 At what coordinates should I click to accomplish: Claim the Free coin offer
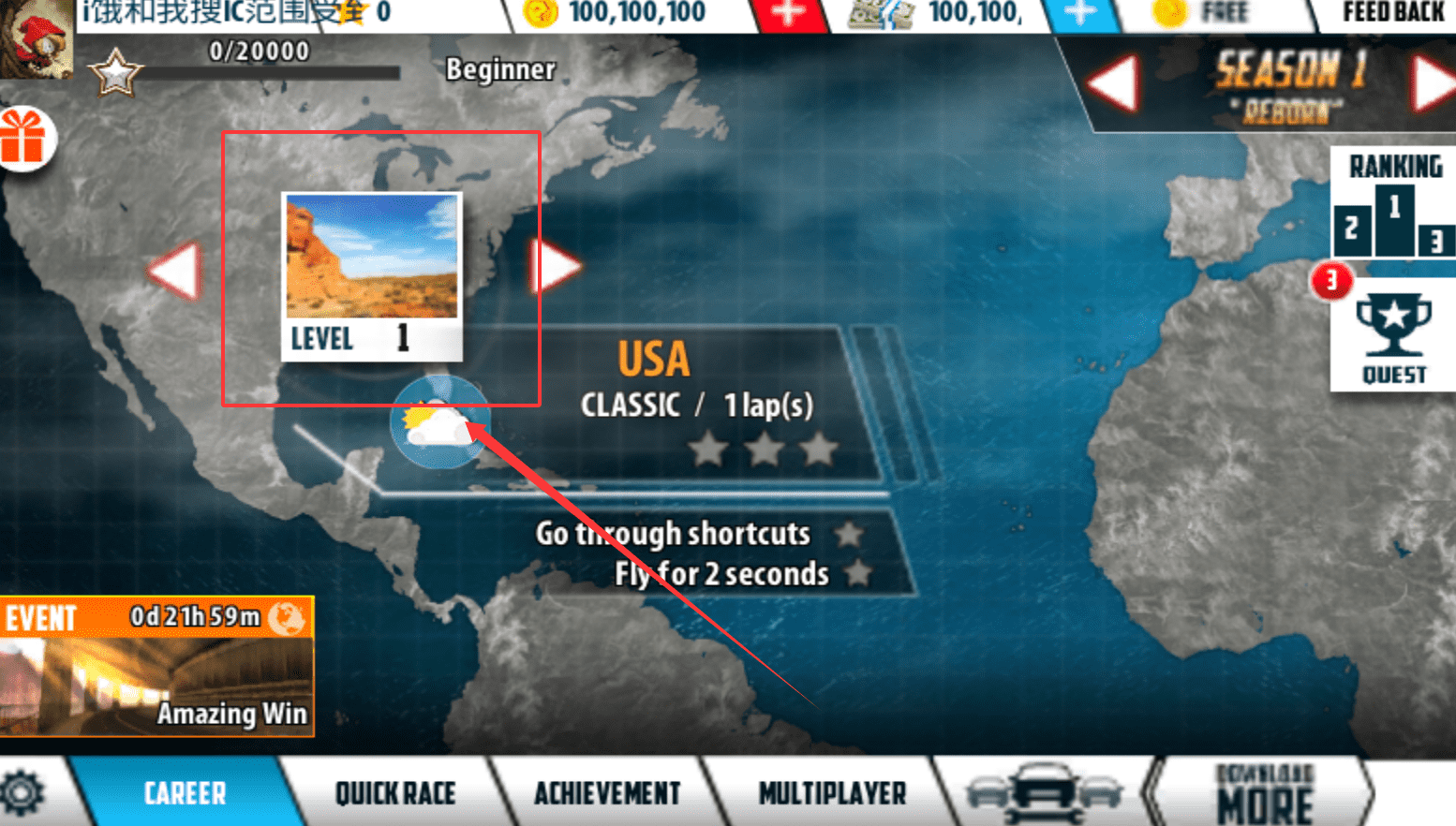coord(1209,13)
